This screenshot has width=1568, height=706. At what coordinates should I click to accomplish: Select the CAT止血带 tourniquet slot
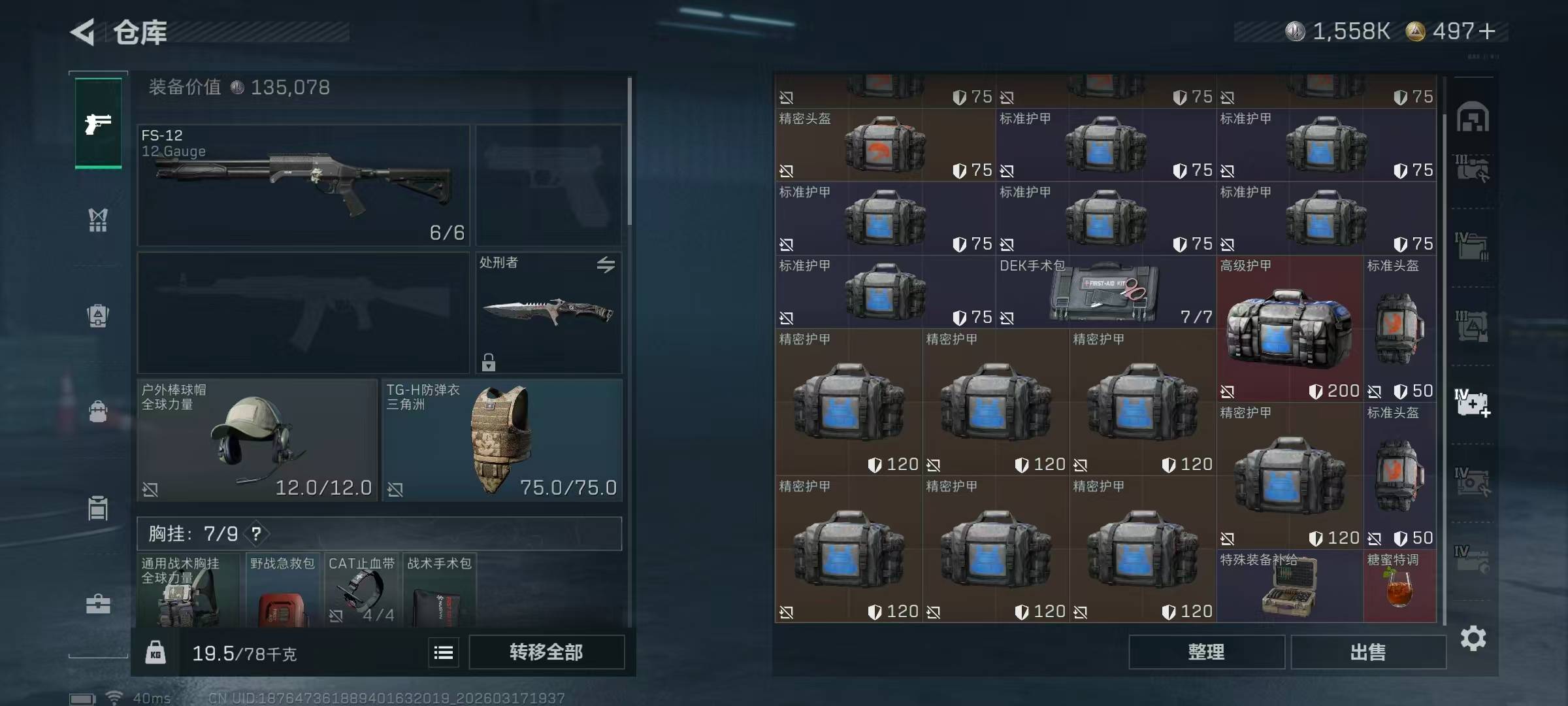click(362, 590)
